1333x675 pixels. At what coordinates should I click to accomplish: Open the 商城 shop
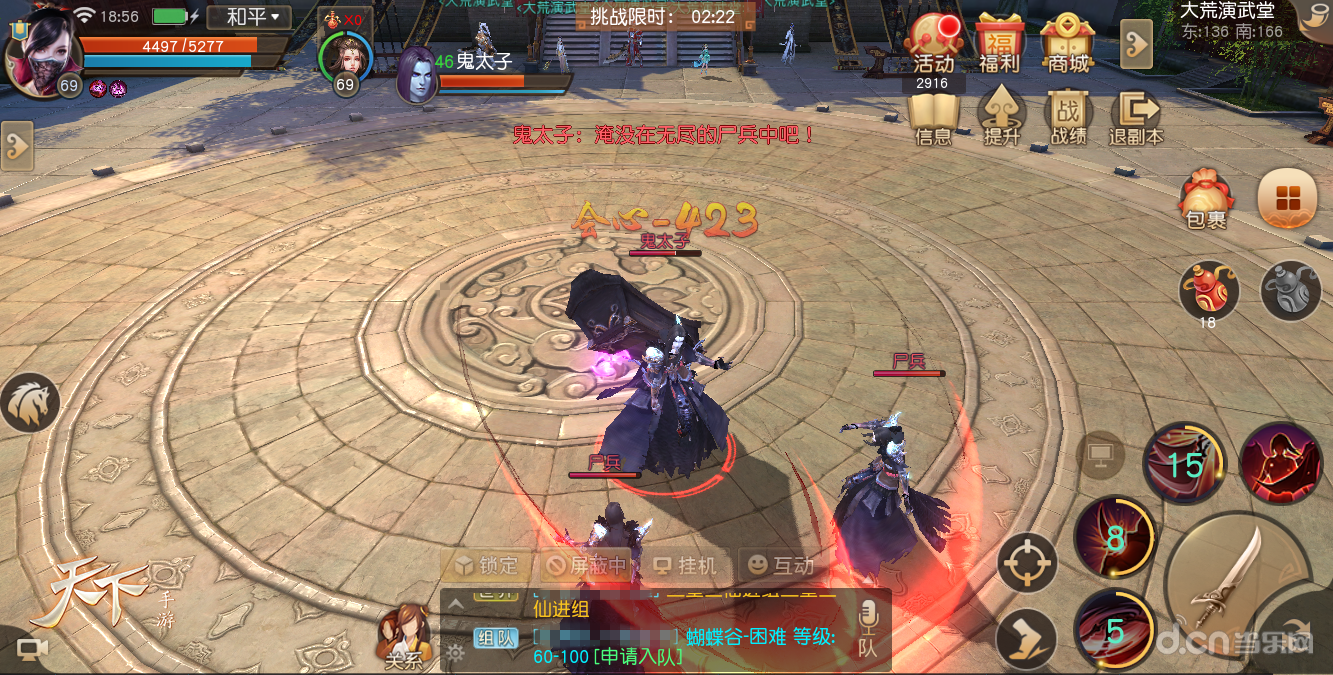click(x=1067, y=44)
